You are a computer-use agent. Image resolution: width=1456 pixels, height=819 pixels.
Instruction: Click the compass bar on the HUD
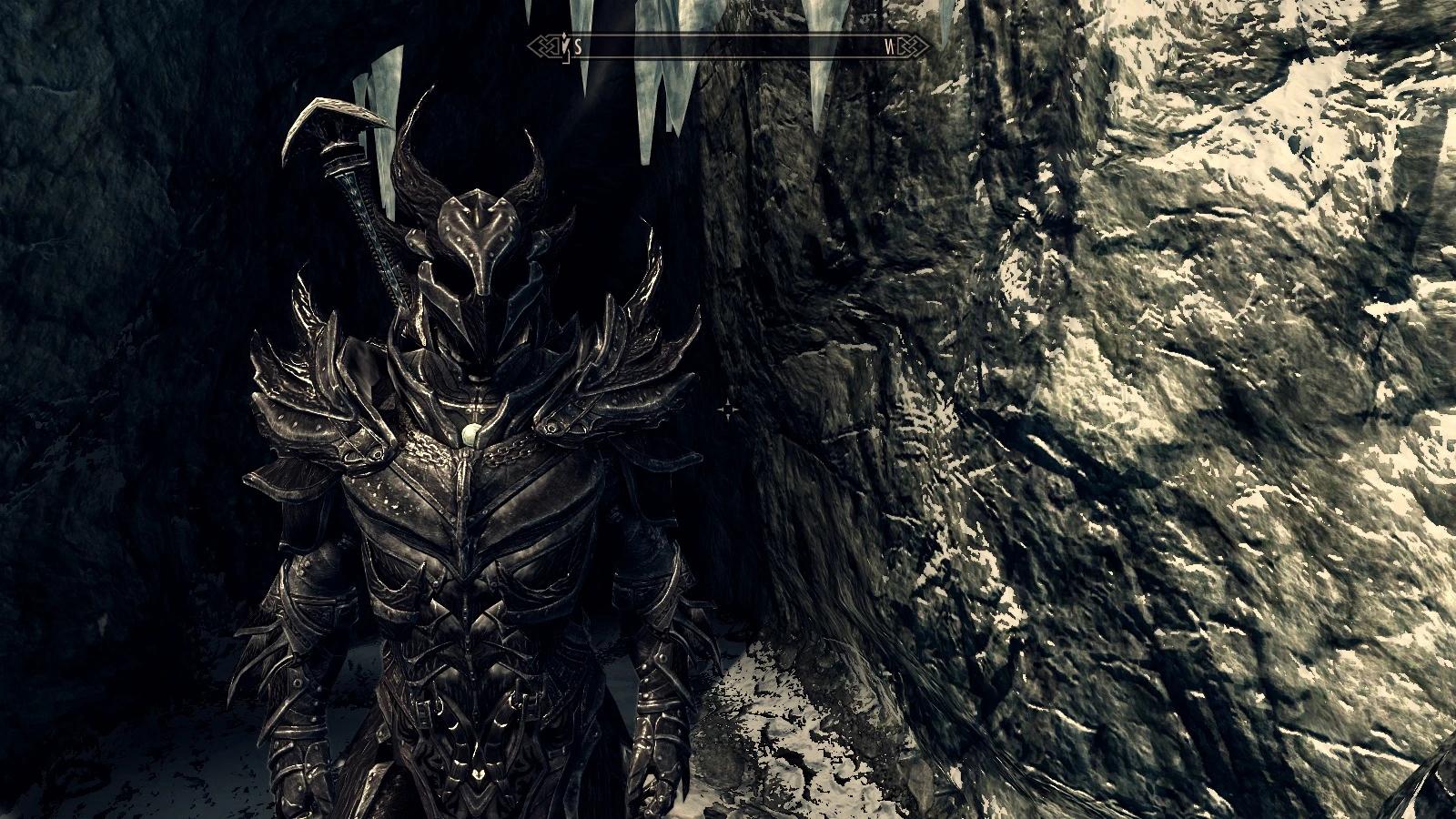pos(728,46)
